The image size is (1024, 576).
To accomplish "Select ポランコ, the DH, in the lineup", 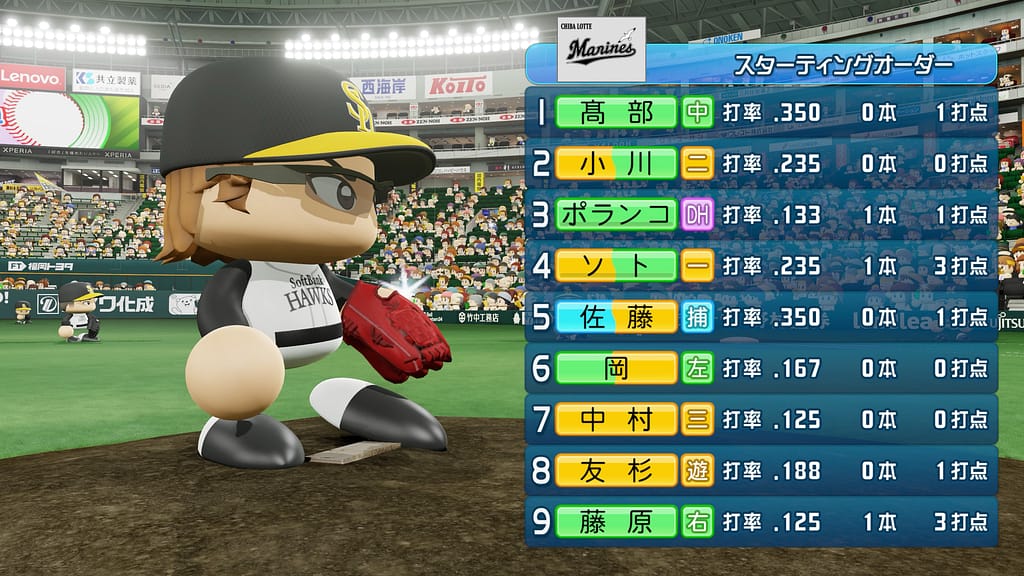I will coord(616,214).
